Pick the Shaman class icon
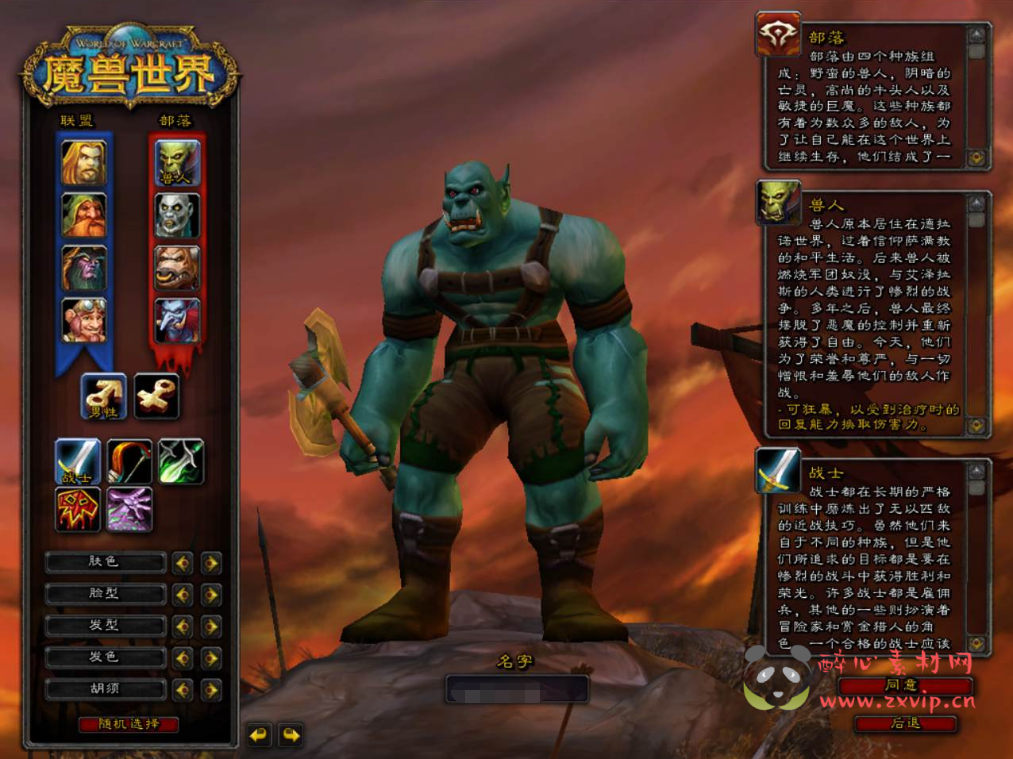 pos(78,509)
